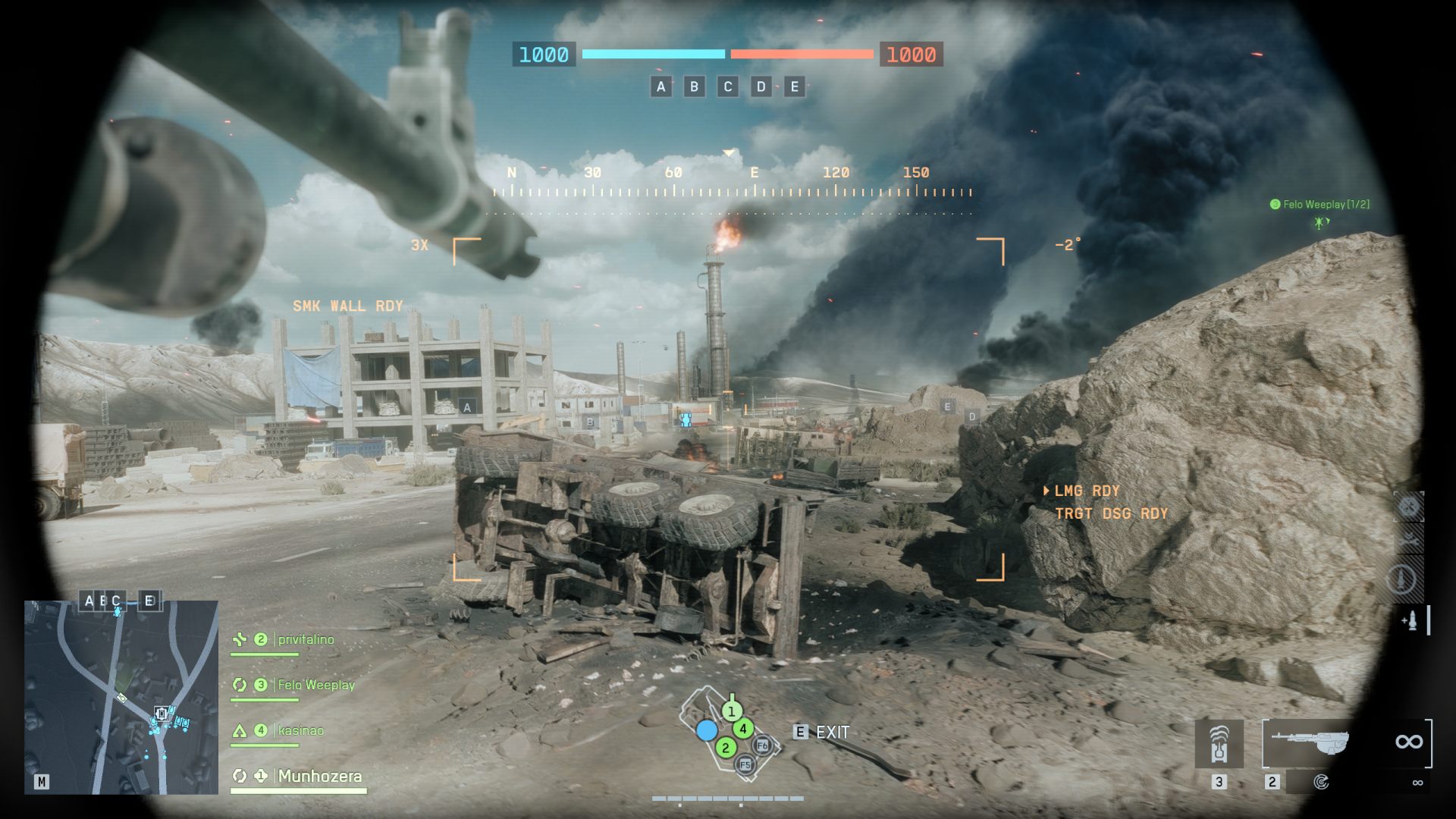Image resolution: width=1456 pixels, height=819 pixels.
Task: Select the smoke launcher gadget icon showing 3 charges
Action: pos(1219,745)
